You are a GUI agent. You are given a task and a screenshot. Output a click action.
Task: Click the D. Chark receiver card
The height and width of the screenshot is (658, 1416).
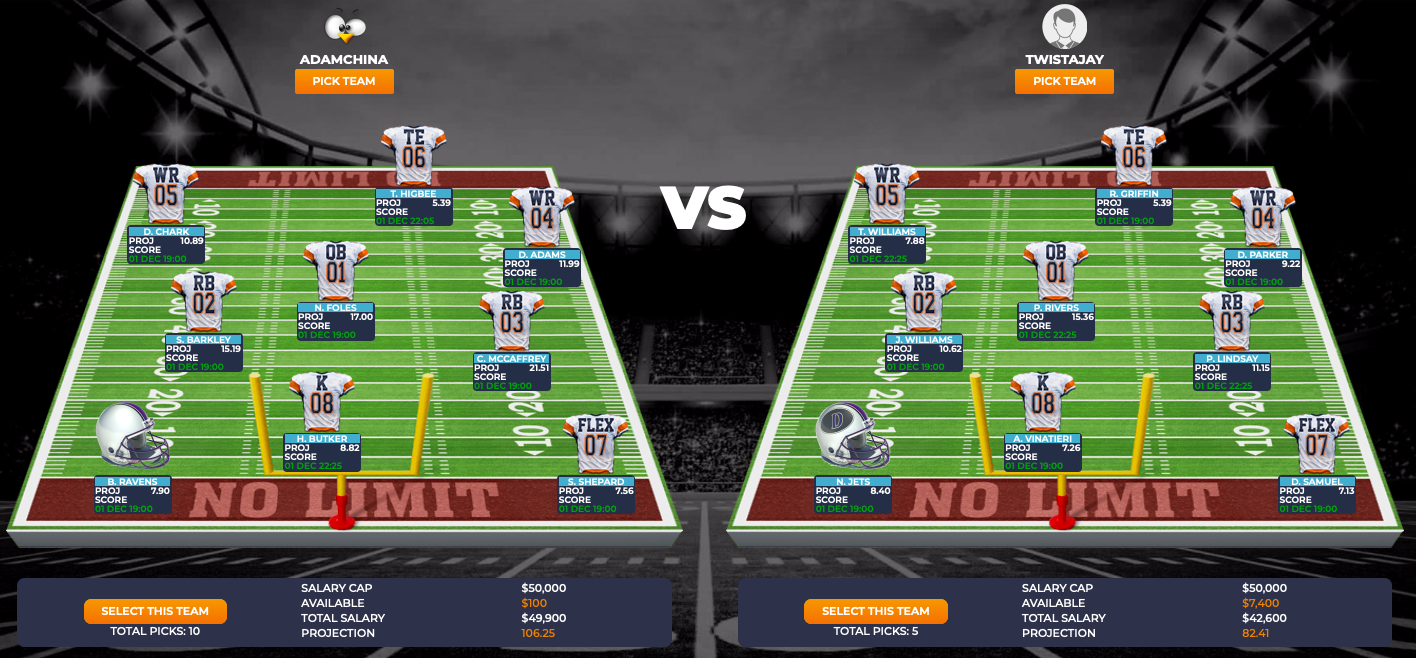pyautogui.click(x=166, y=245)
